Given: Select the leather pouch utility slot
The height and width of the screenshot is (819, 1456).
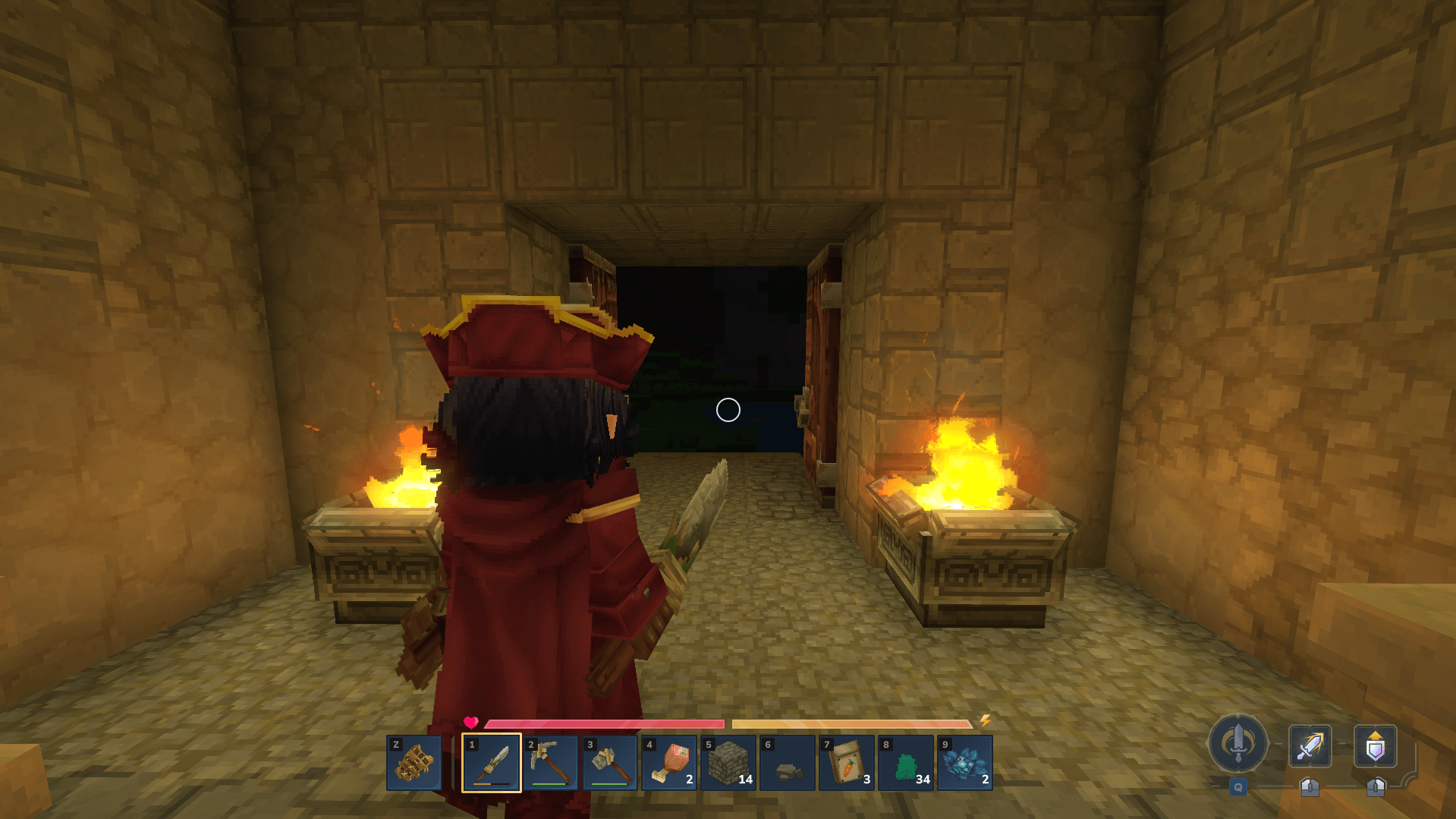Looking at the screenshot, I should pos(414,763).
